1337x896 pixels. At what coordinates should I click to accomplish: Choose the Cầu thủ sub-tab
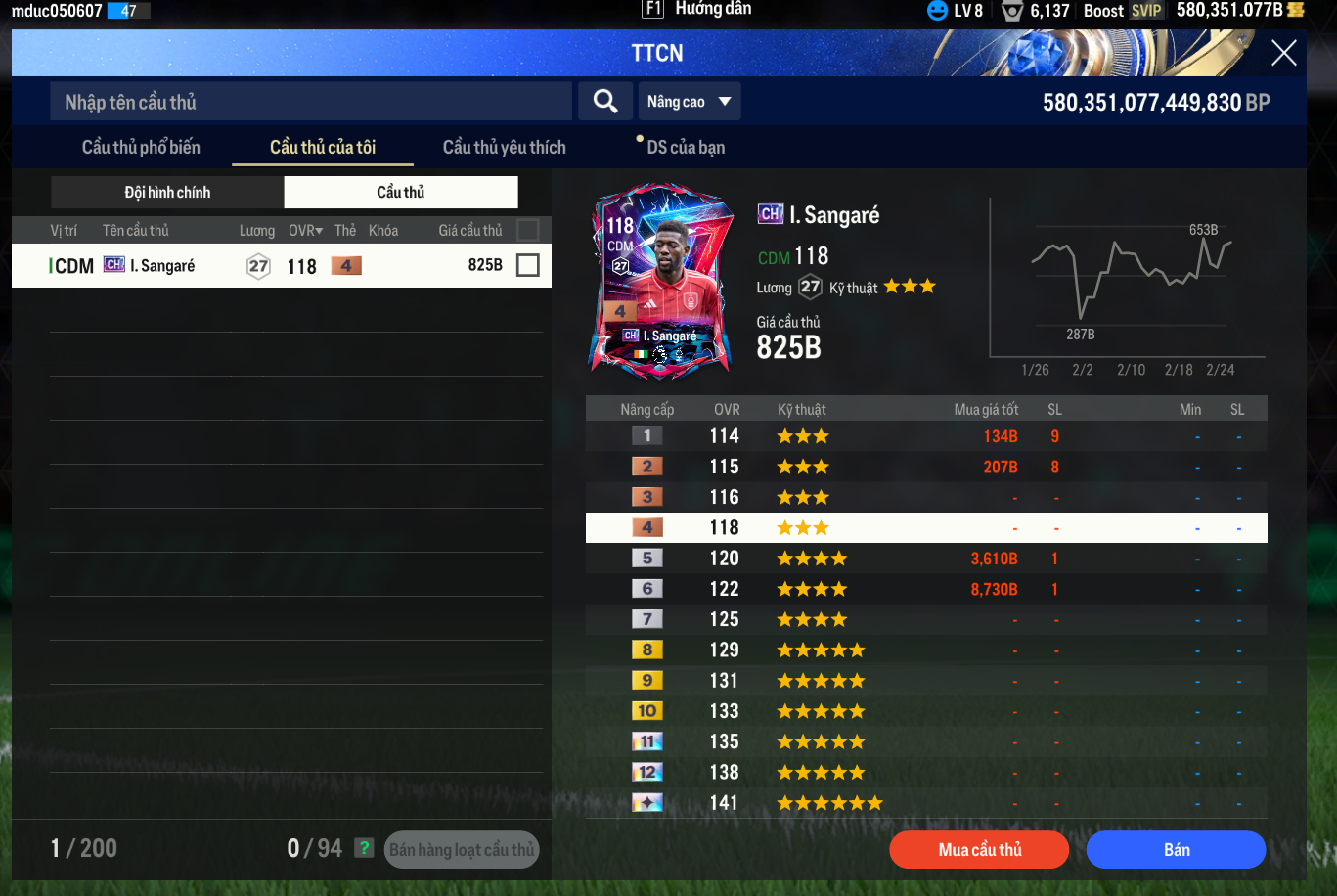[401, 193]
